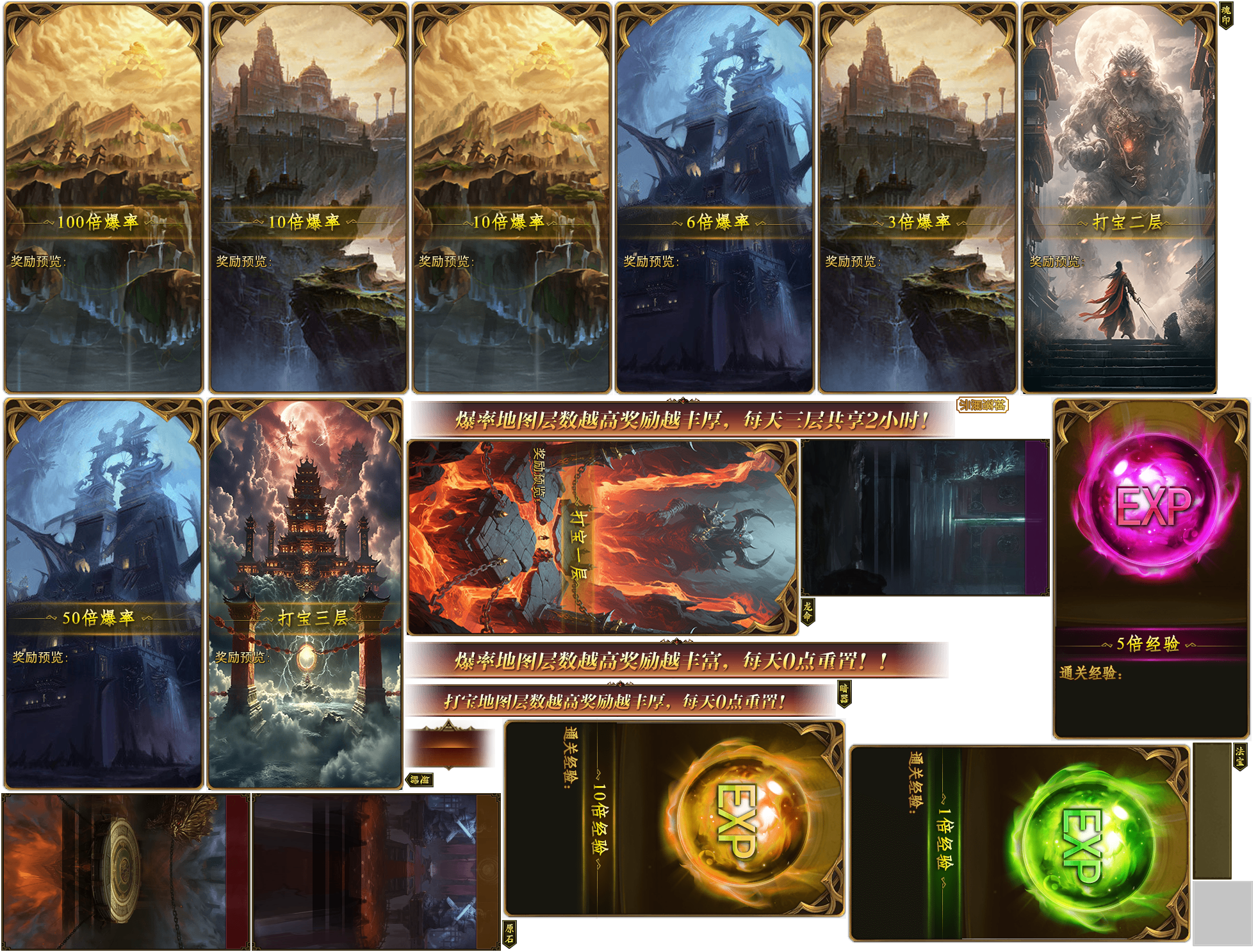Select the 1倍经验 green EXP card
This screenshot has height=952, width=1258.
click(x=1019, y=843)
